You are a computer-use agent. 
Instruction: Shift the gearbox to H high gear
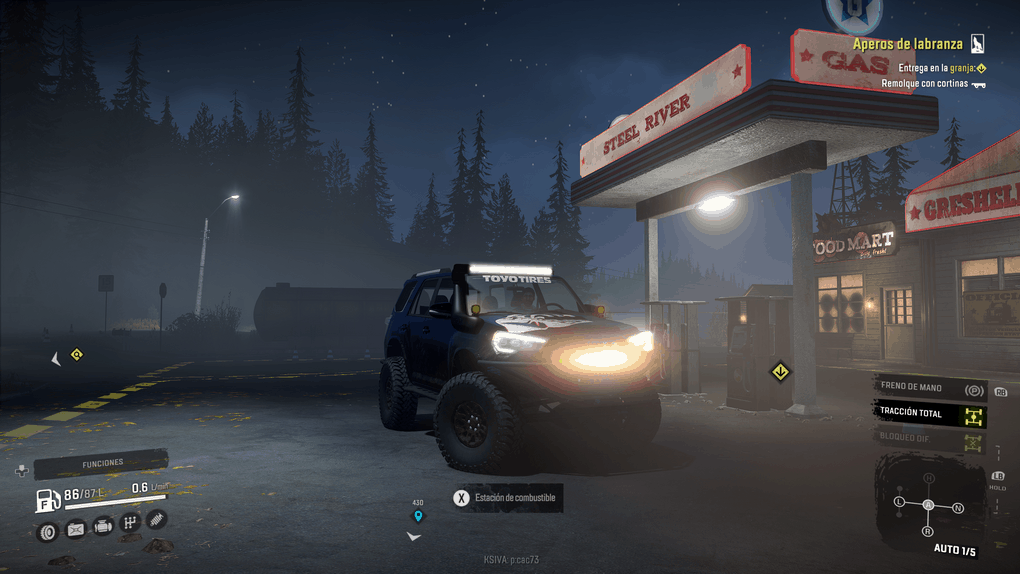929,478
